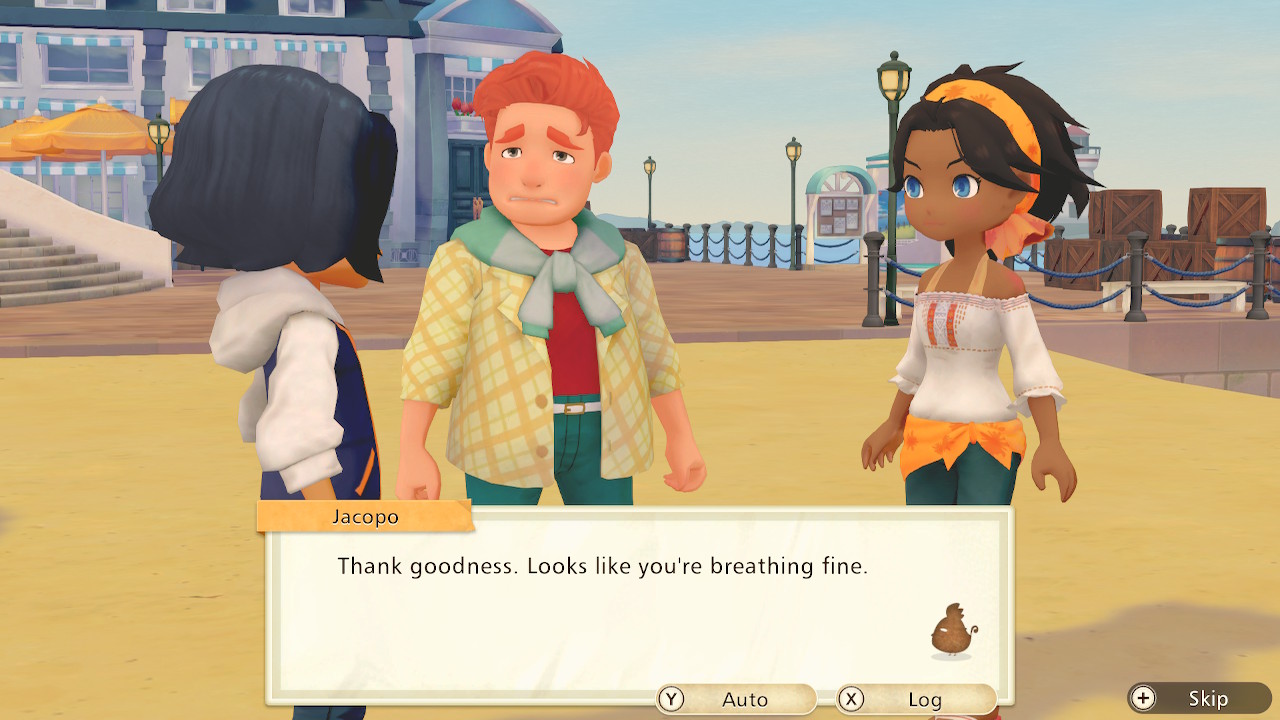Open the dialogue Log
This screenshot has width=1280, height=720.
[916, 699]
